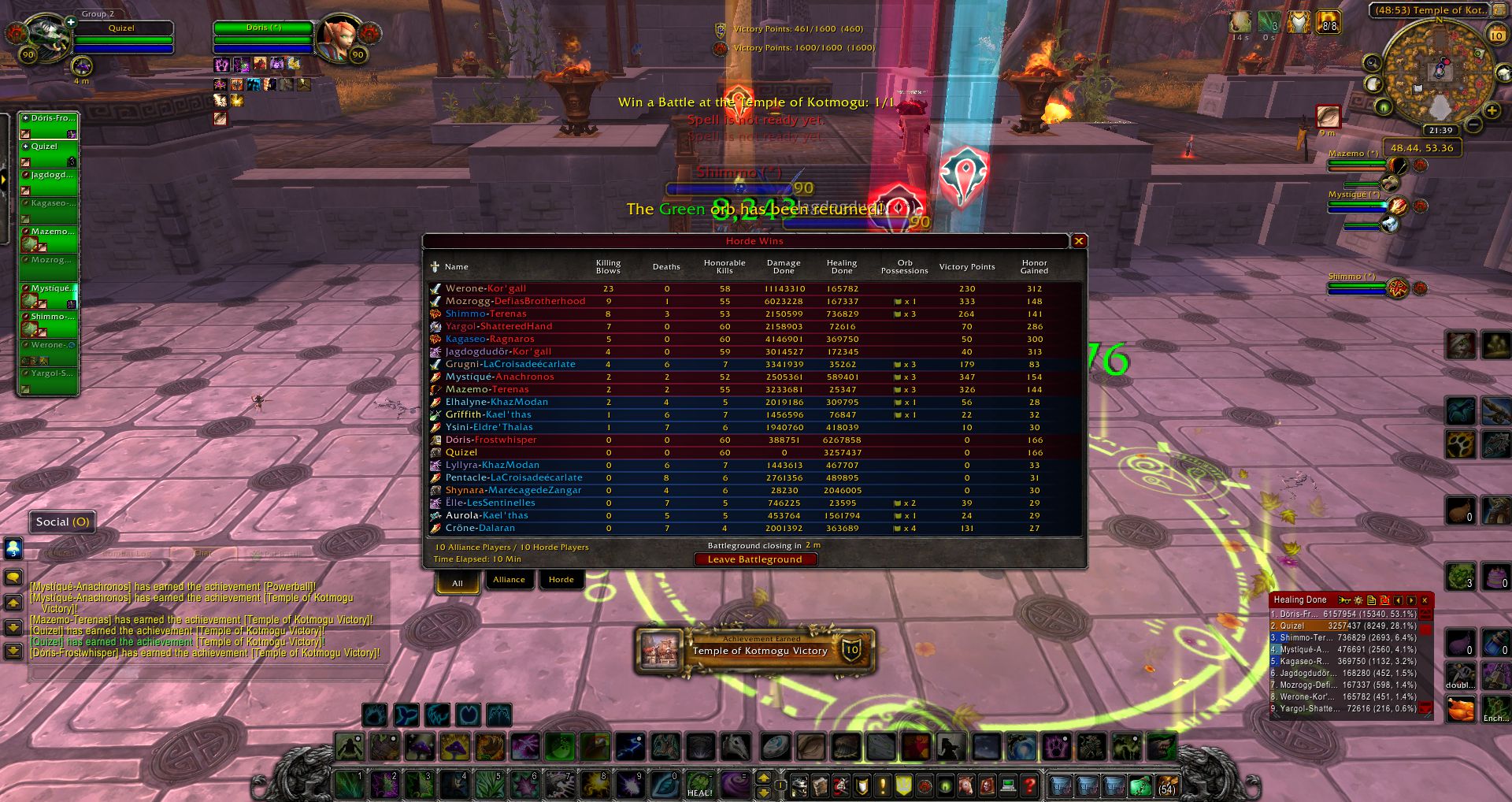The height and width of the screenshot is (802, 1512).
Task: Select the All scoreboard tab
Action: (458, 583)
